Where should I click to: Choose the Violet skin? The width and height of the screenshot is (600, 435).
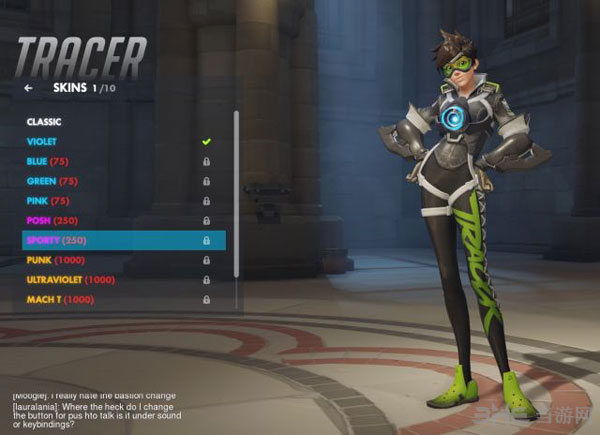pos(43,142)
